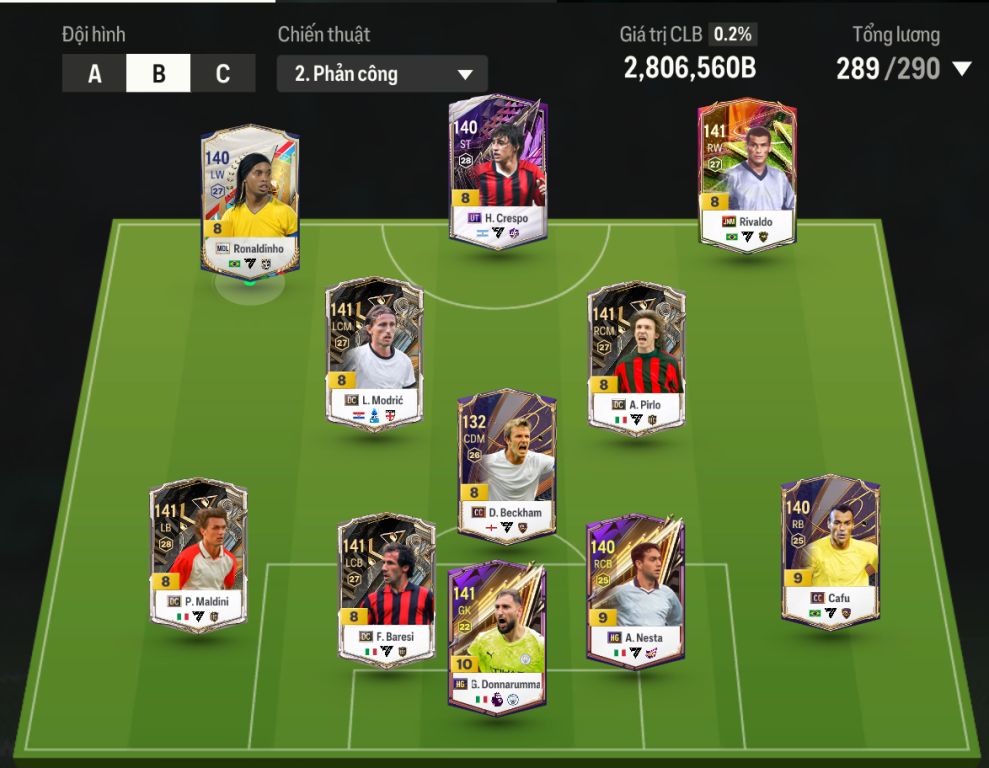Select squad tab B
989x768 pixels.
pyautogui.click(x=158, y=74)
